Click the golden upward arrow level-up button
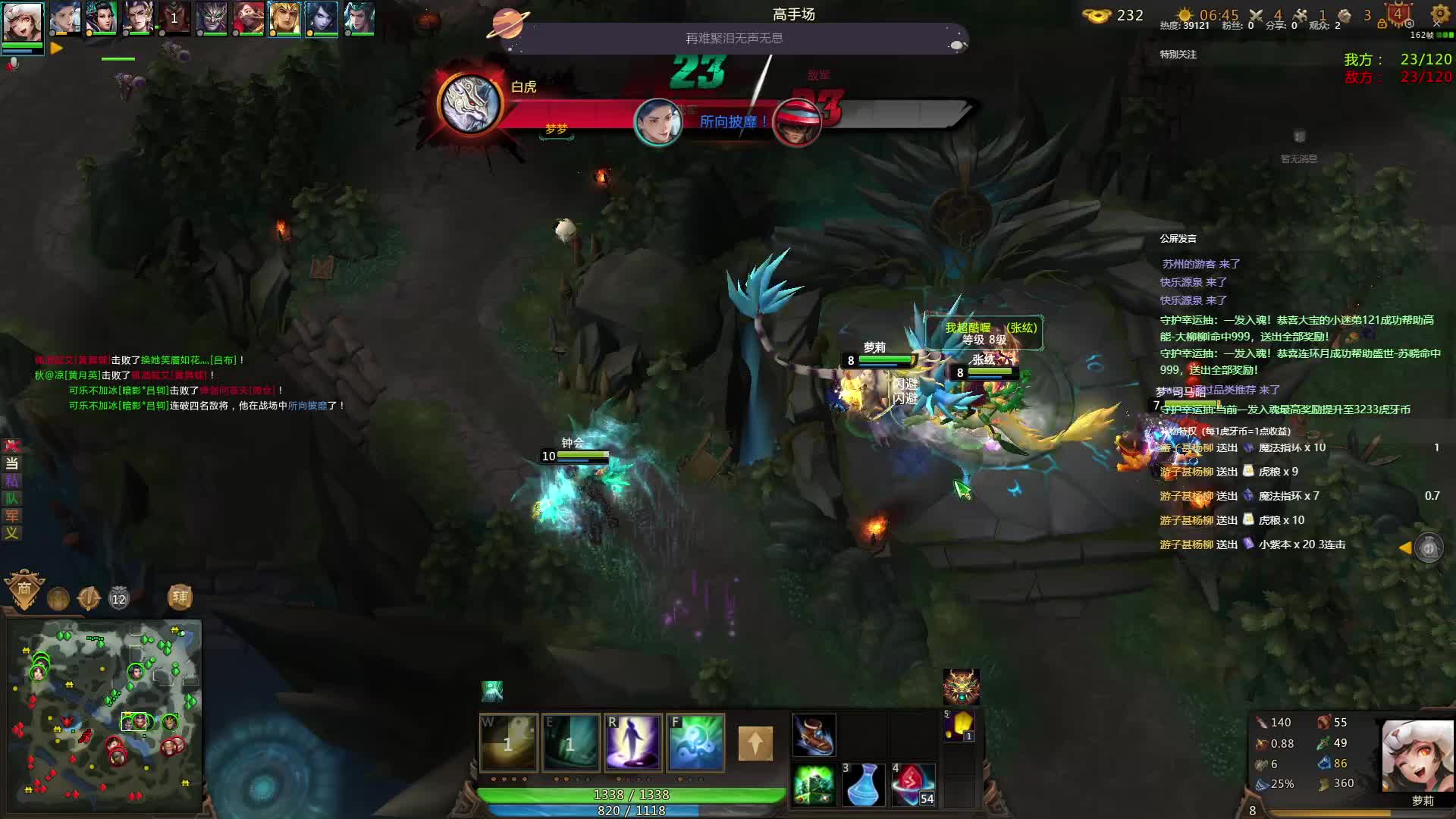The width and height of the screenshot is (1456, 819). pyautogui.click(x=755, y=743)
